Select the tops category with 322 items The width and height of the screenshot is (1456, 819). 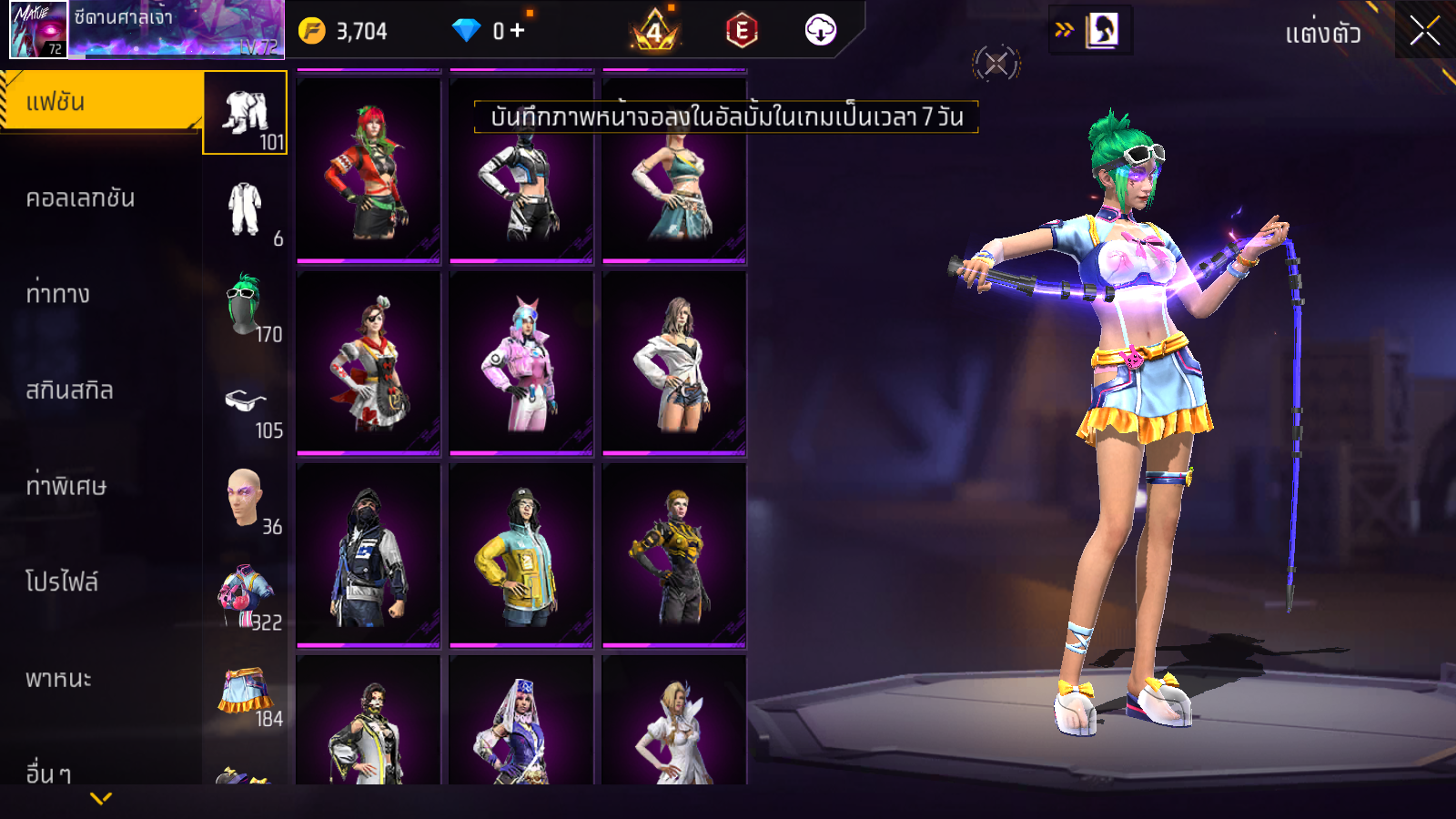point(246,594)
